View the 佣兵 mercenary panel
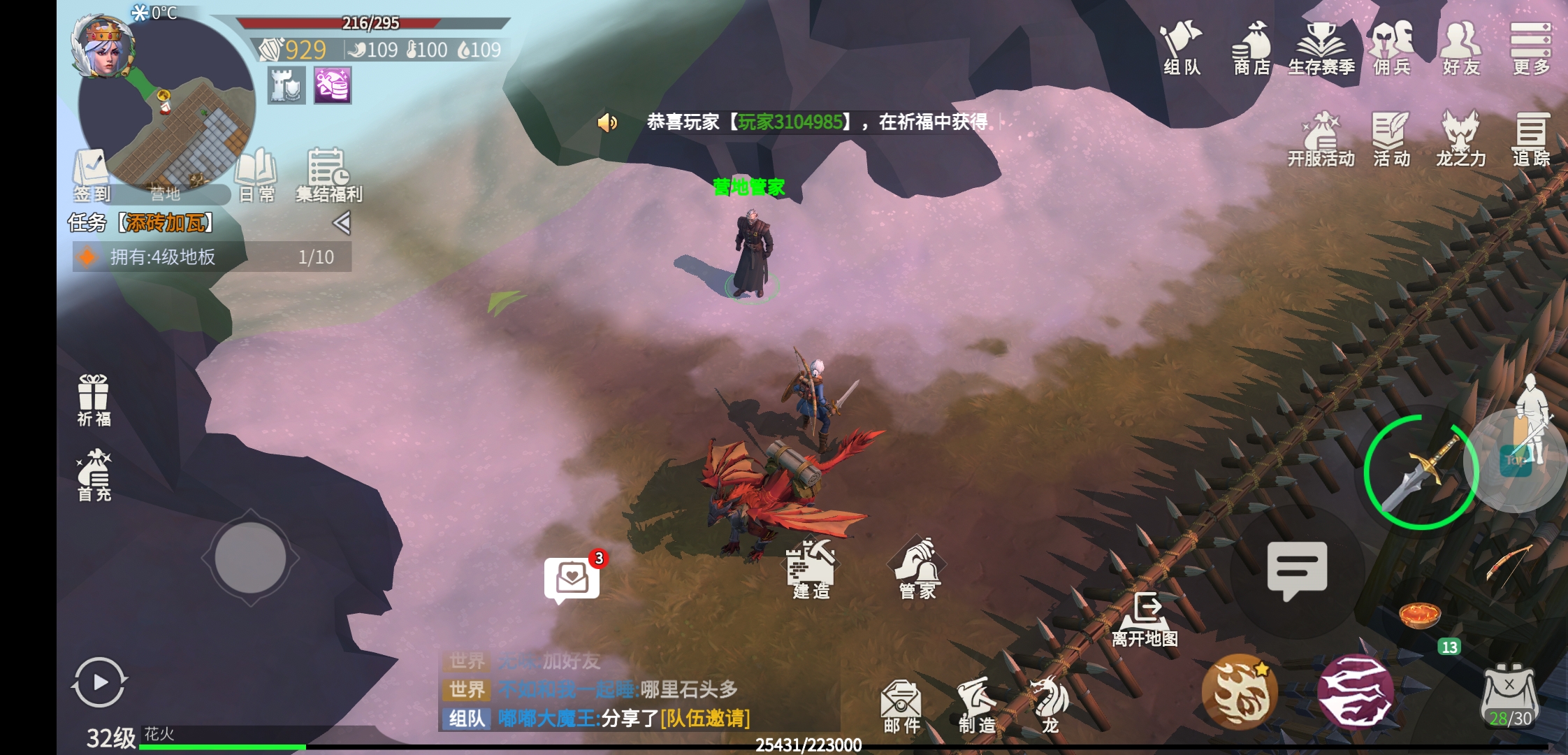 coord(1391,49)
